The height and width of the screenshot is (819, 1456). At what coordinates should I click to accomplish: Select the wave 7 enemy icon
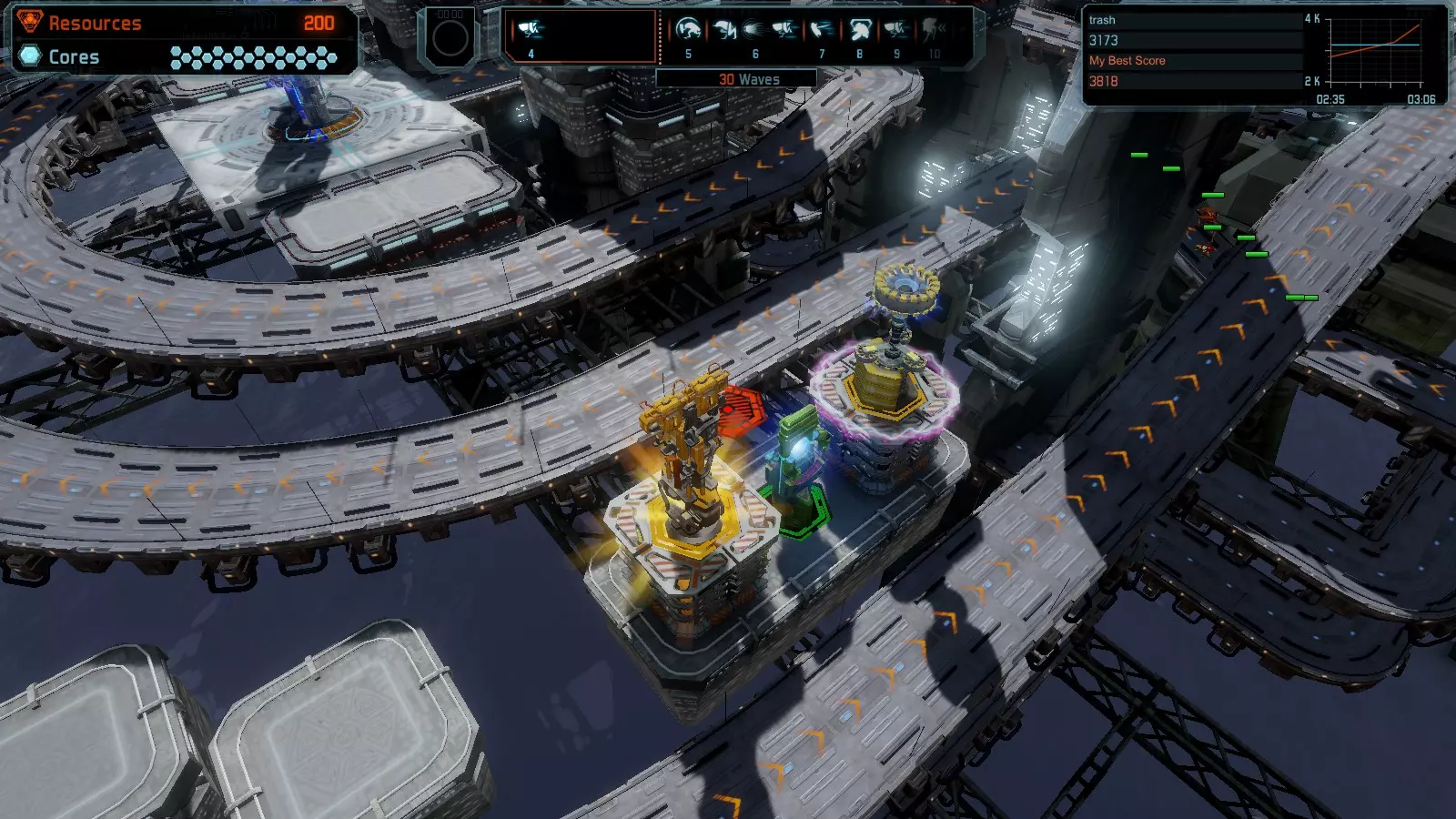(822, 31)
